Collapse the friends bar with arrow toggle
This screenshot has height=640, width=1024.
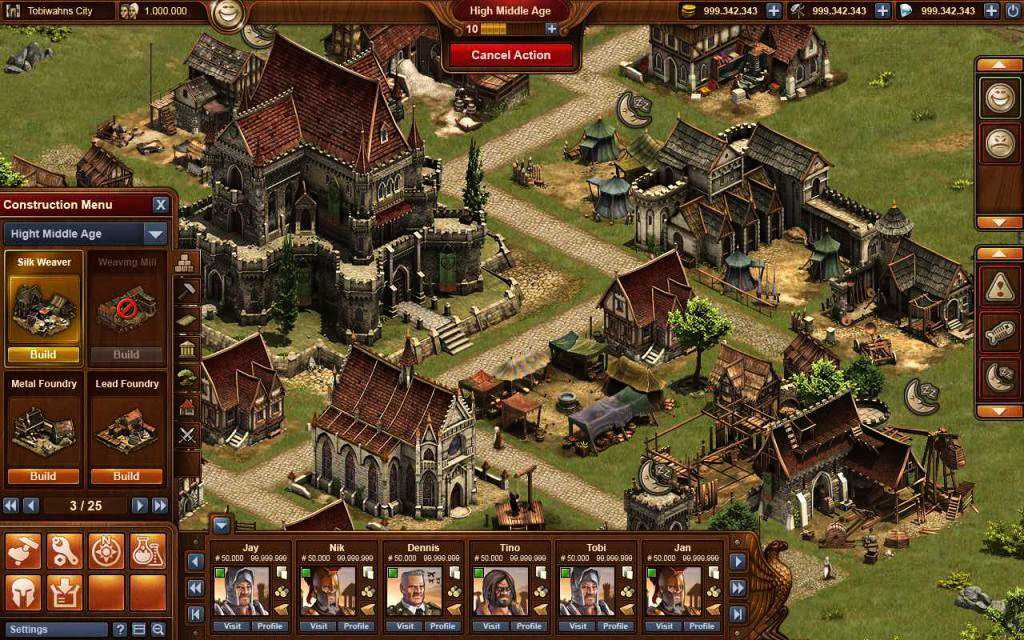tap(221, 525)
